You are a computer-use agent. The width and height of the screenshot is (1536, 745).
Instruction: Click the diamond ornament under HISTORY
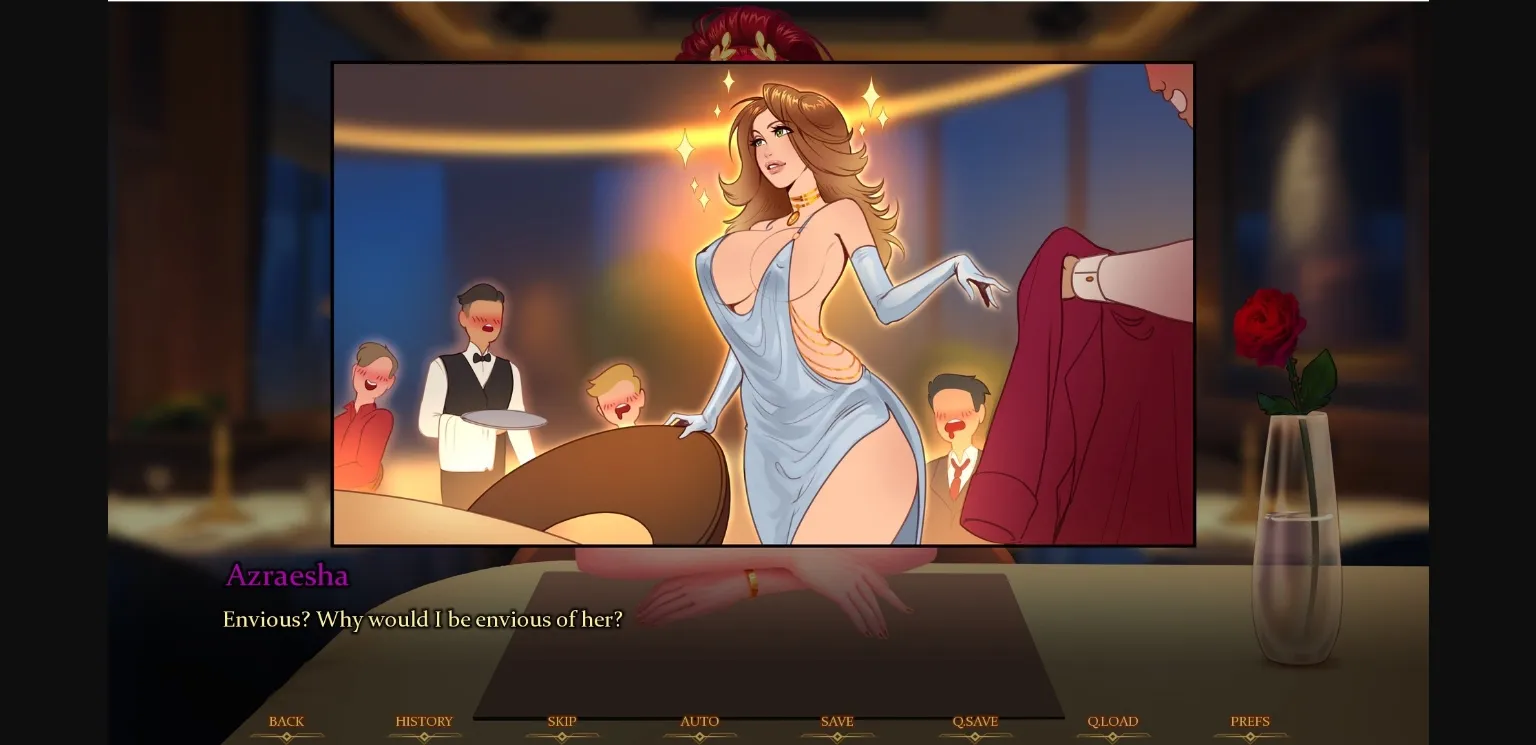point(424,735)
